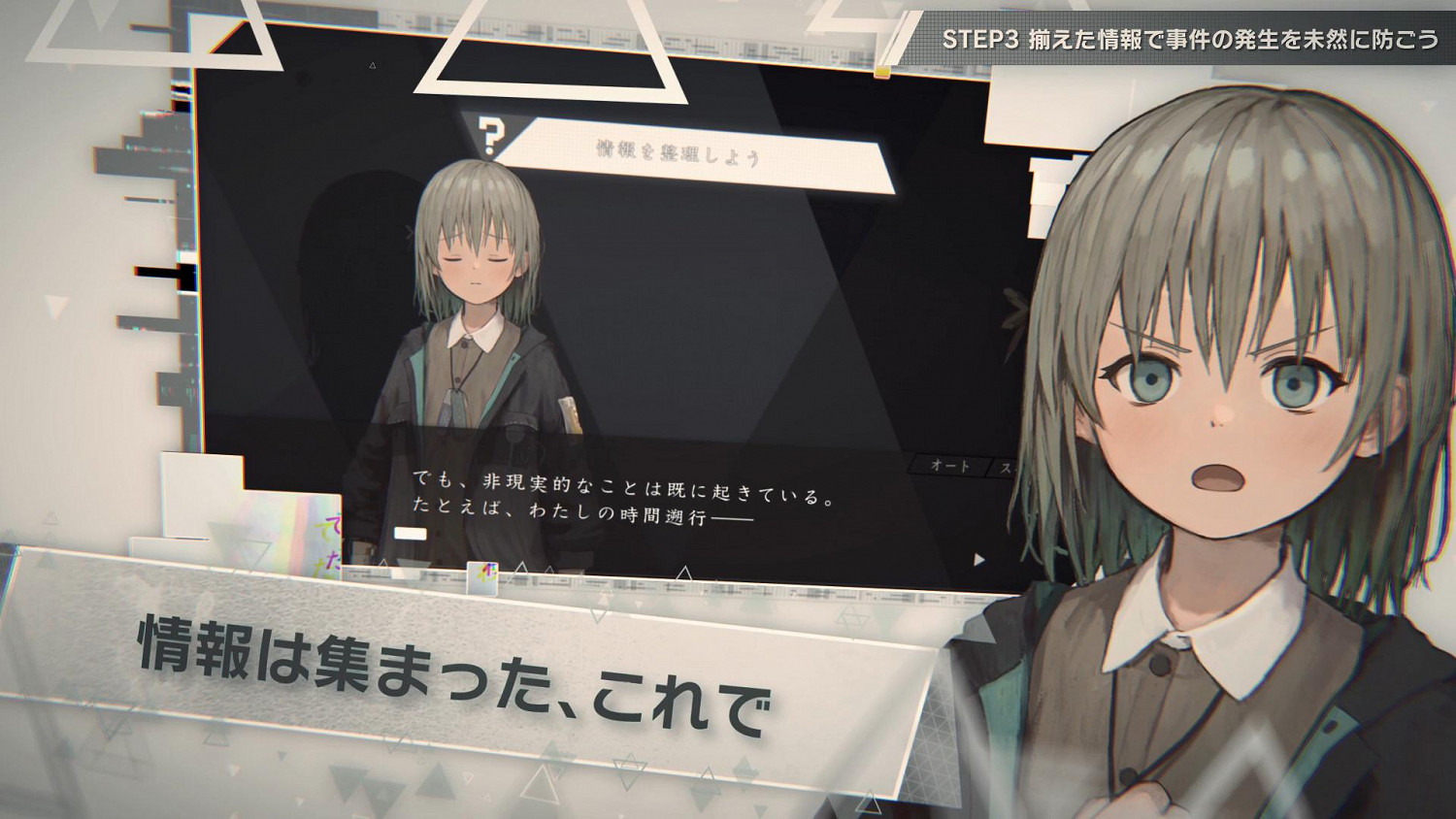Click the white indicator box under the dialogue text
The height and width of the screenshot is (819, 1456).
410,533
